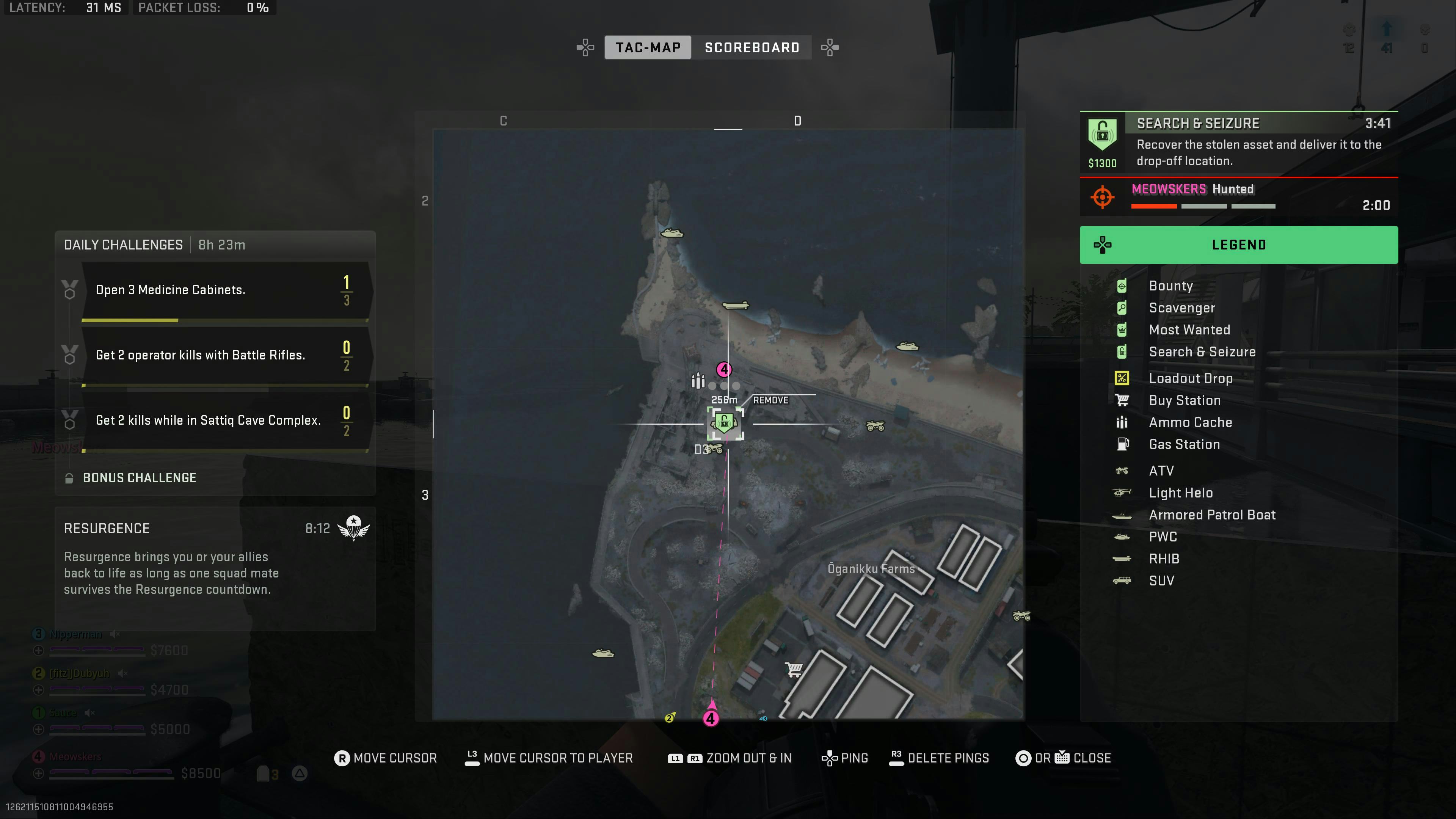
Task: Click the buy station cart marker on the map
Action: [794, 670]
